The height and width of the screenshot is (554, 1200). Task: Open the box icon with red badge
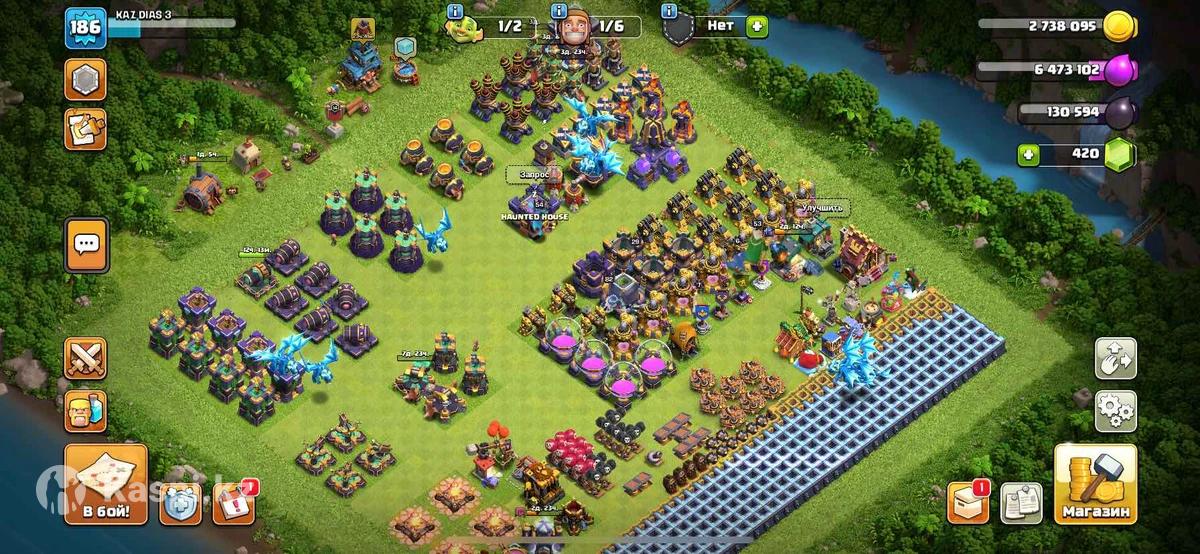pyautogui.click(x=968, y=502)
